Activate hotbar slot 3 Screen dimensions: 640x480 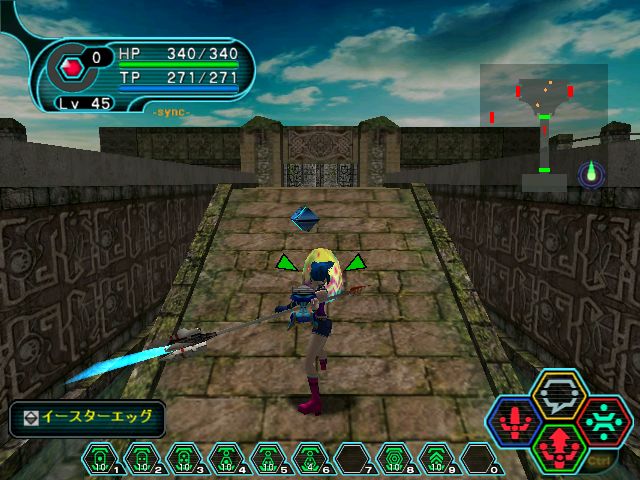click(185, 458)
